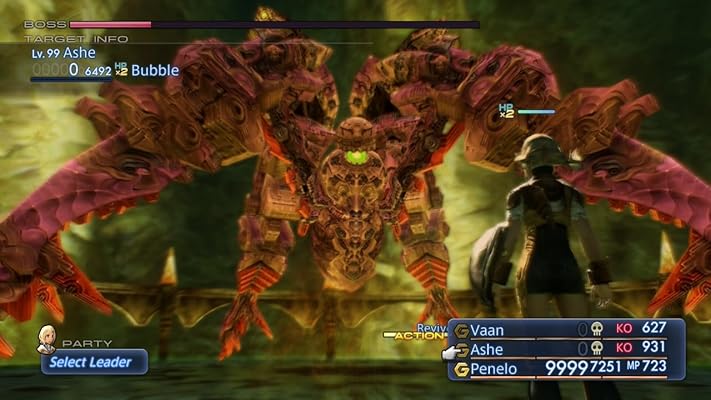711x400 pixels.
Task: Select Penelo in the party list
Action: 497,368
